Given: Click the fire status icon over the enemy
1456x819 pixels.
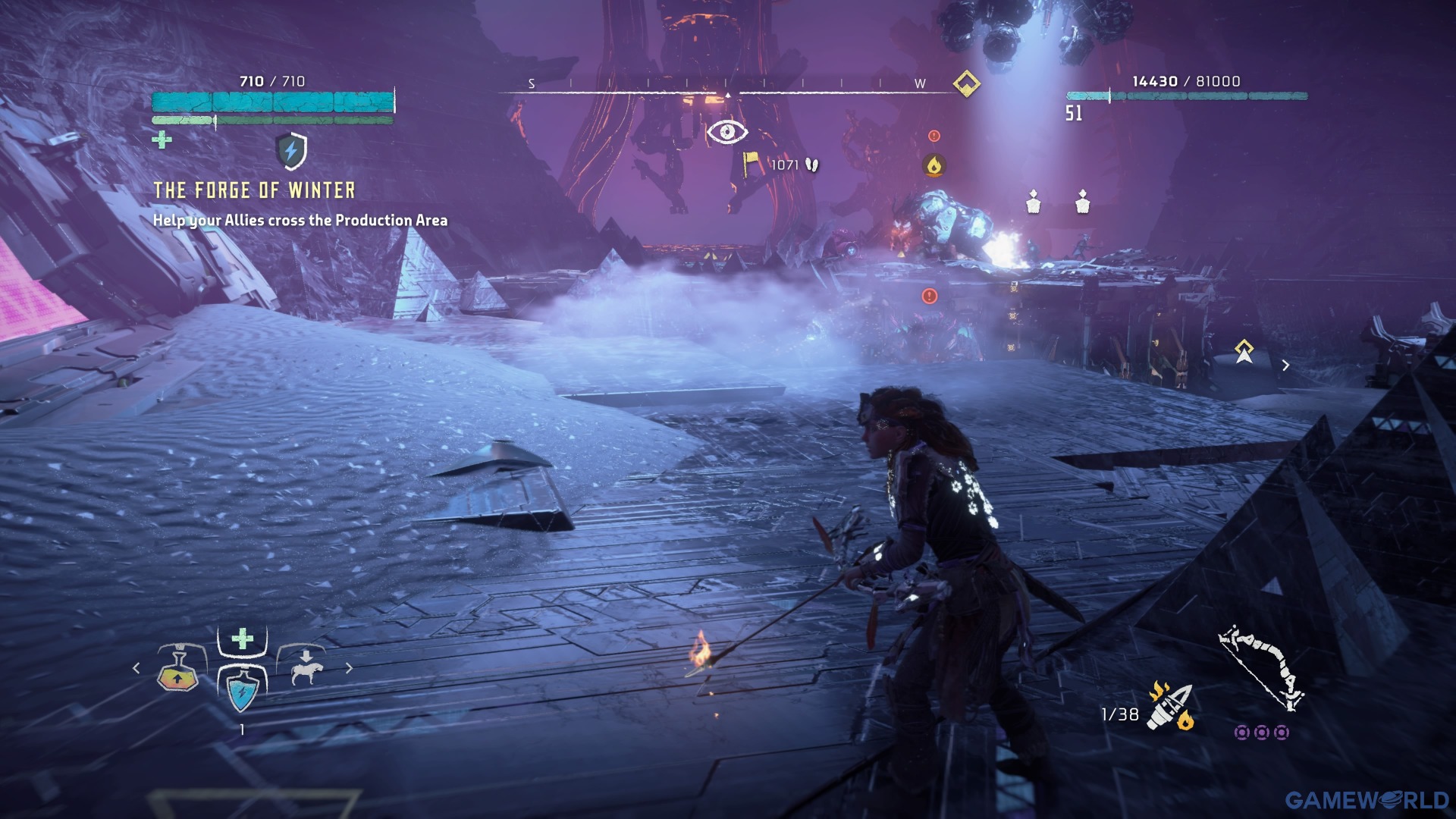Looking at the screenshot, I should [934, 165].
